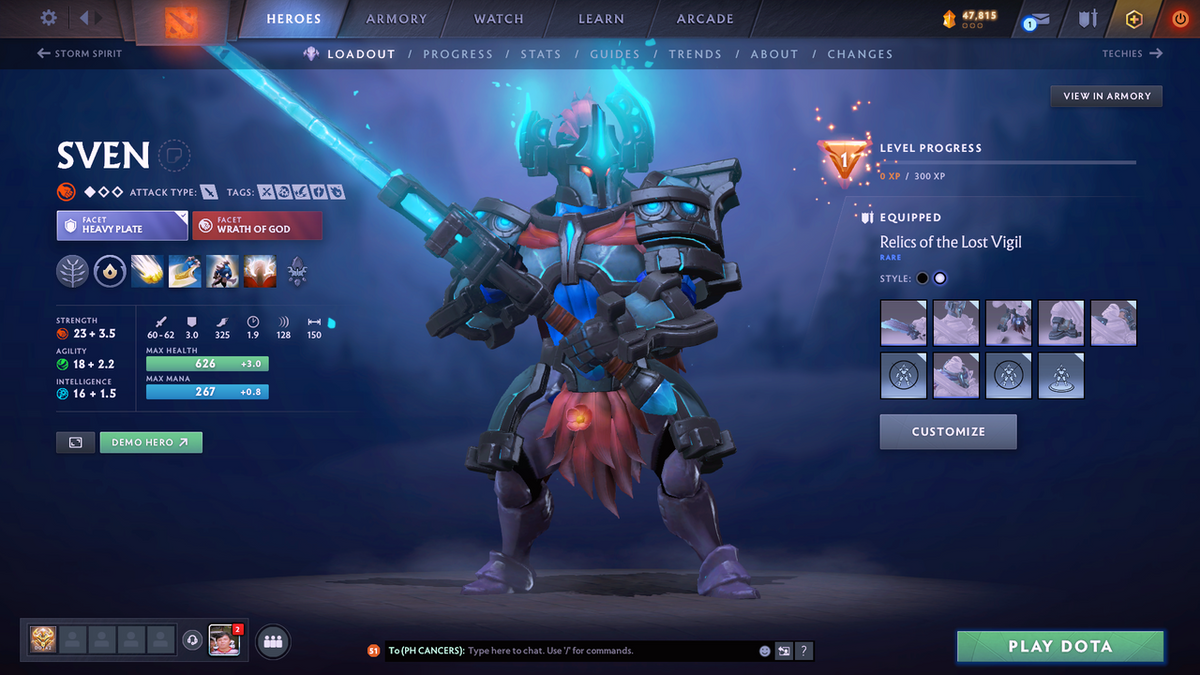Open the Watch section
Image resolution: width=1200 pixels, height=675 pixels.
pos(498,18)
